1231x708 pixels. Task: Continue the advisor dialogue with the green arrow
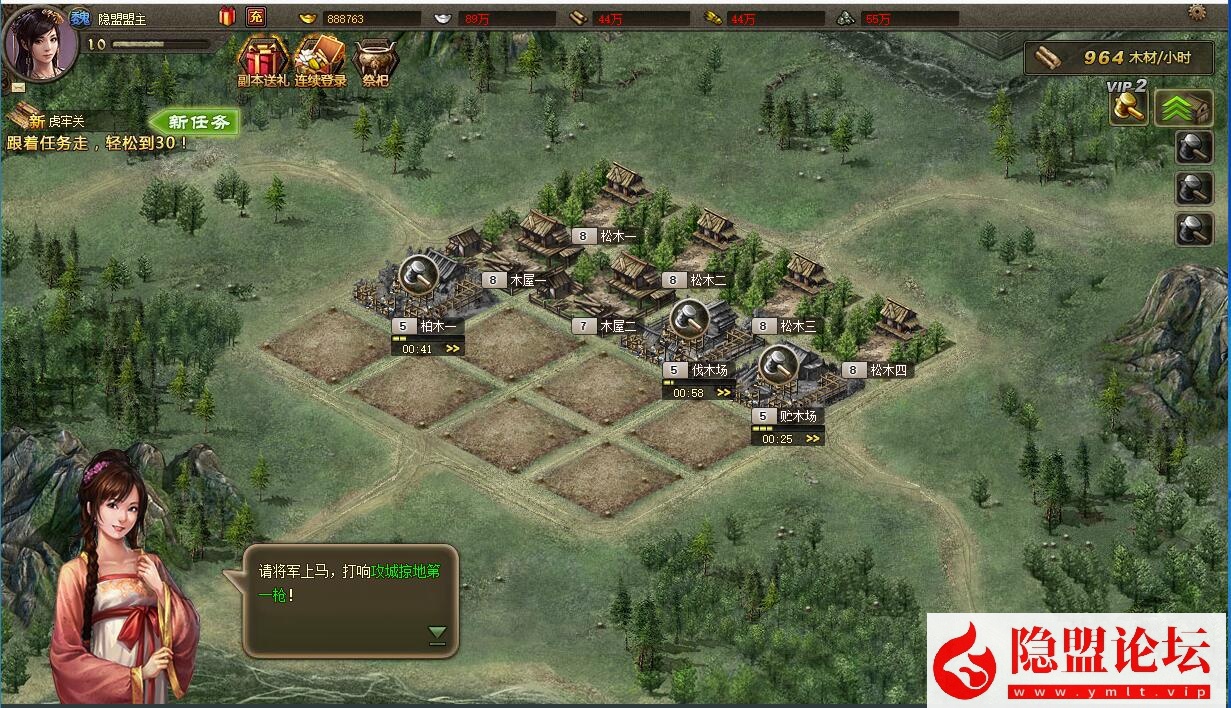[437, 632]
